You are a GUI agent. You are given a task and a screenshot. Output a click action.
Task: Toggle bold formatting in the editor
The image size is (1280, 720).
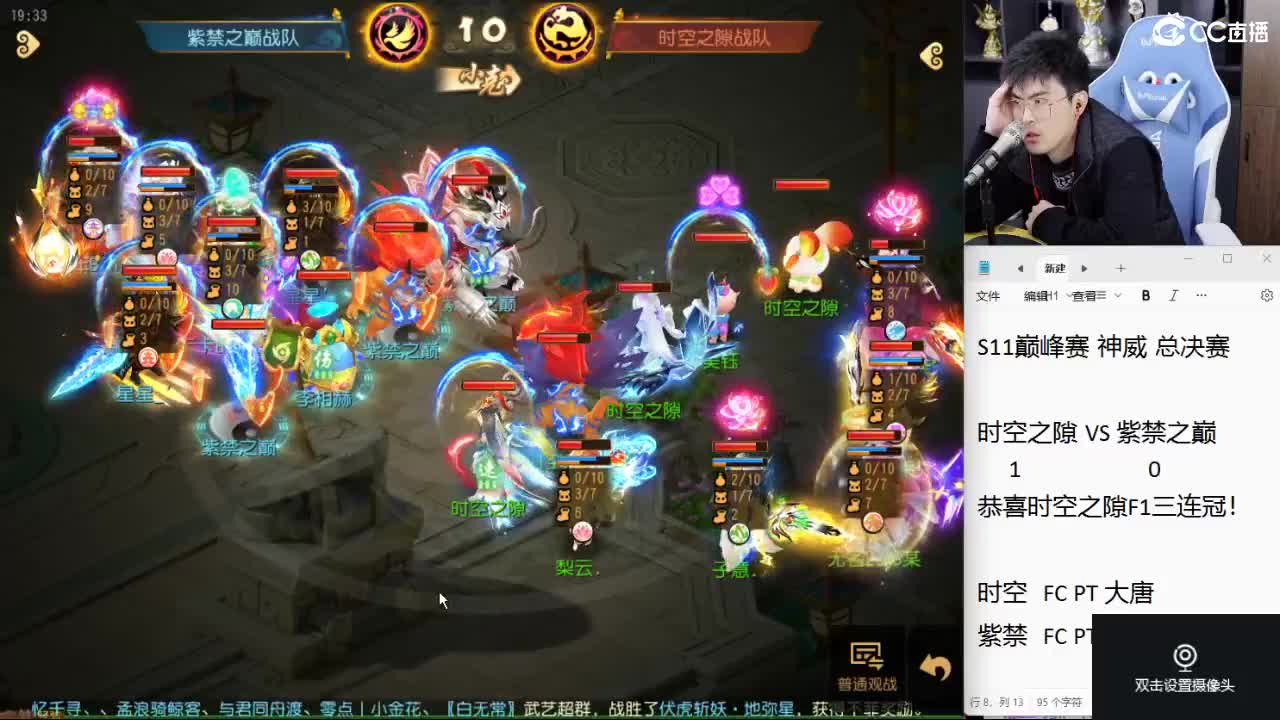click(x=1145, y=295)
